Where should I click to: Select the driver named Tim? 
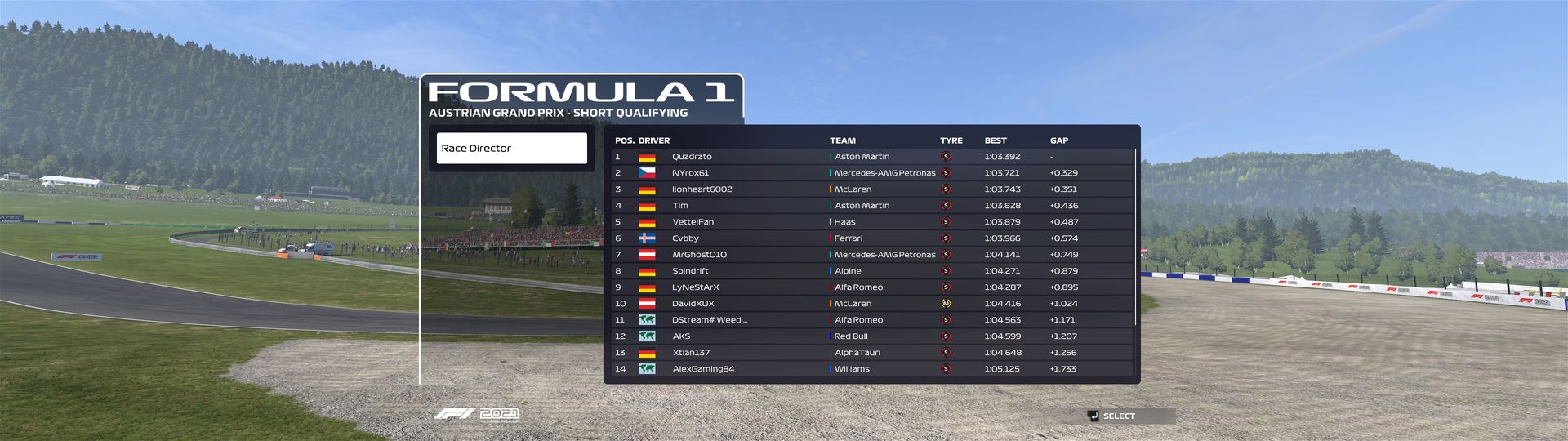point(871,206)
